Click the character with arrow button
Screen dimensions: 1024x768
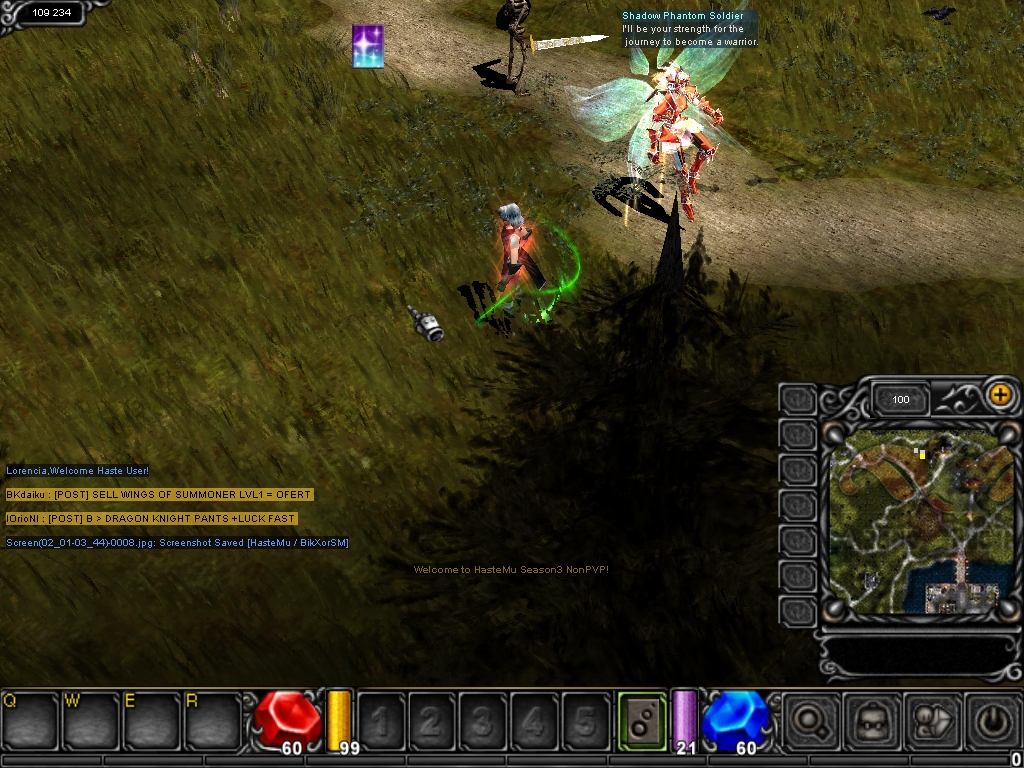[x=932, y=720]
